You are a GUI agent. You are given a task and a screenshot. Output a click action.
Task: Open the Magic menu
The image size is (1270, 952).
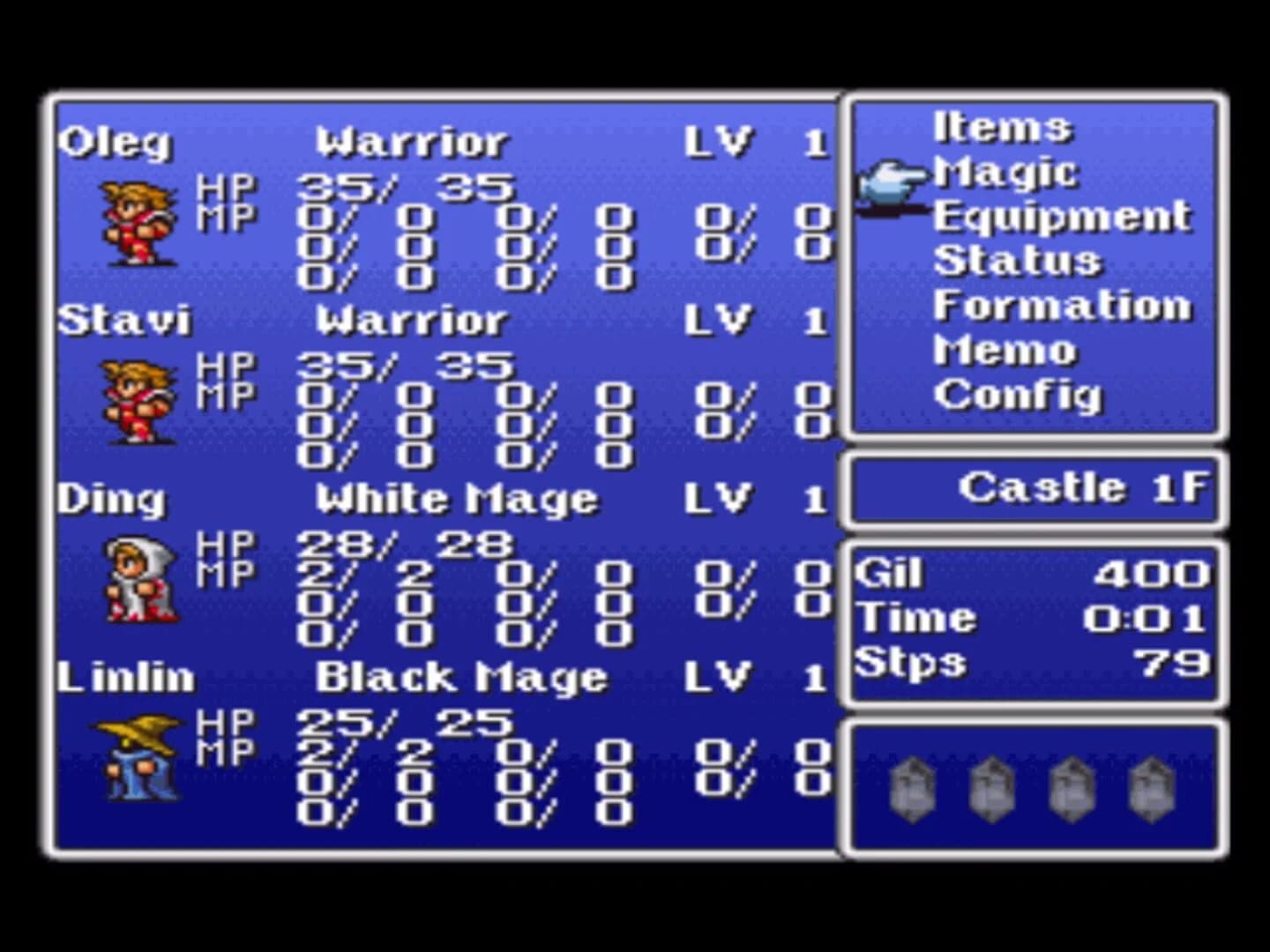1005,172
